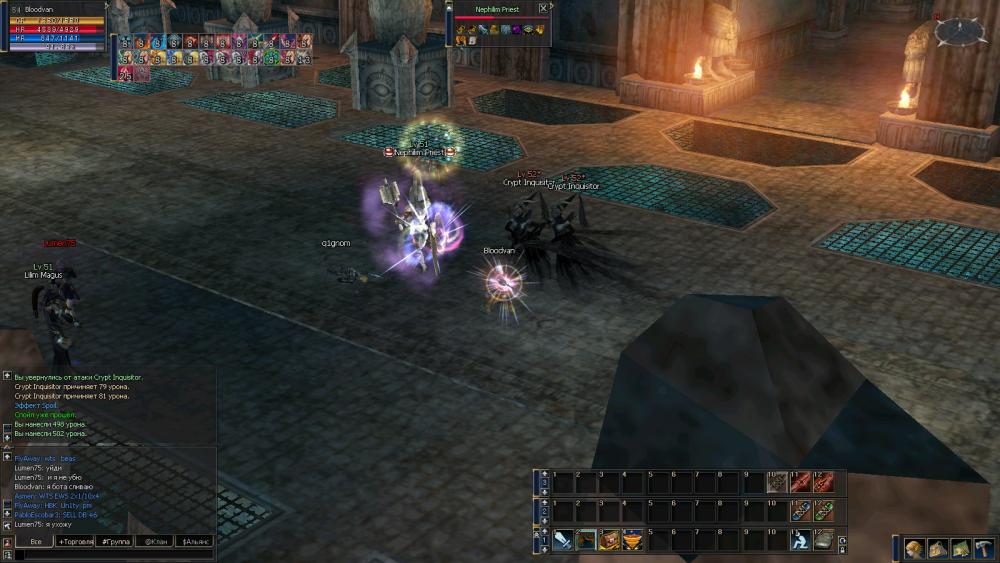
Task: Use the green potion vial in second hotbar row
Action: click(x=823, y=511)
